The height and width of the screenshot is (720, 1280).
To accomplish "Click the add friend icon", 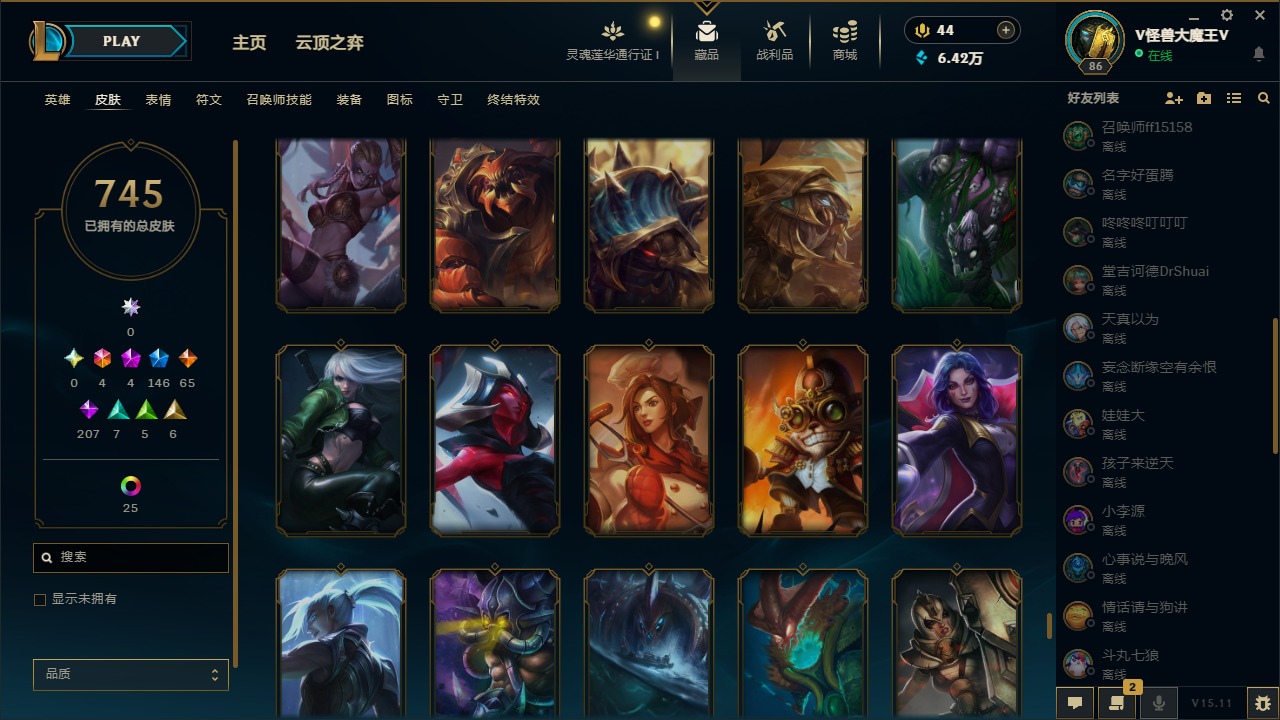I will 1172,98.
